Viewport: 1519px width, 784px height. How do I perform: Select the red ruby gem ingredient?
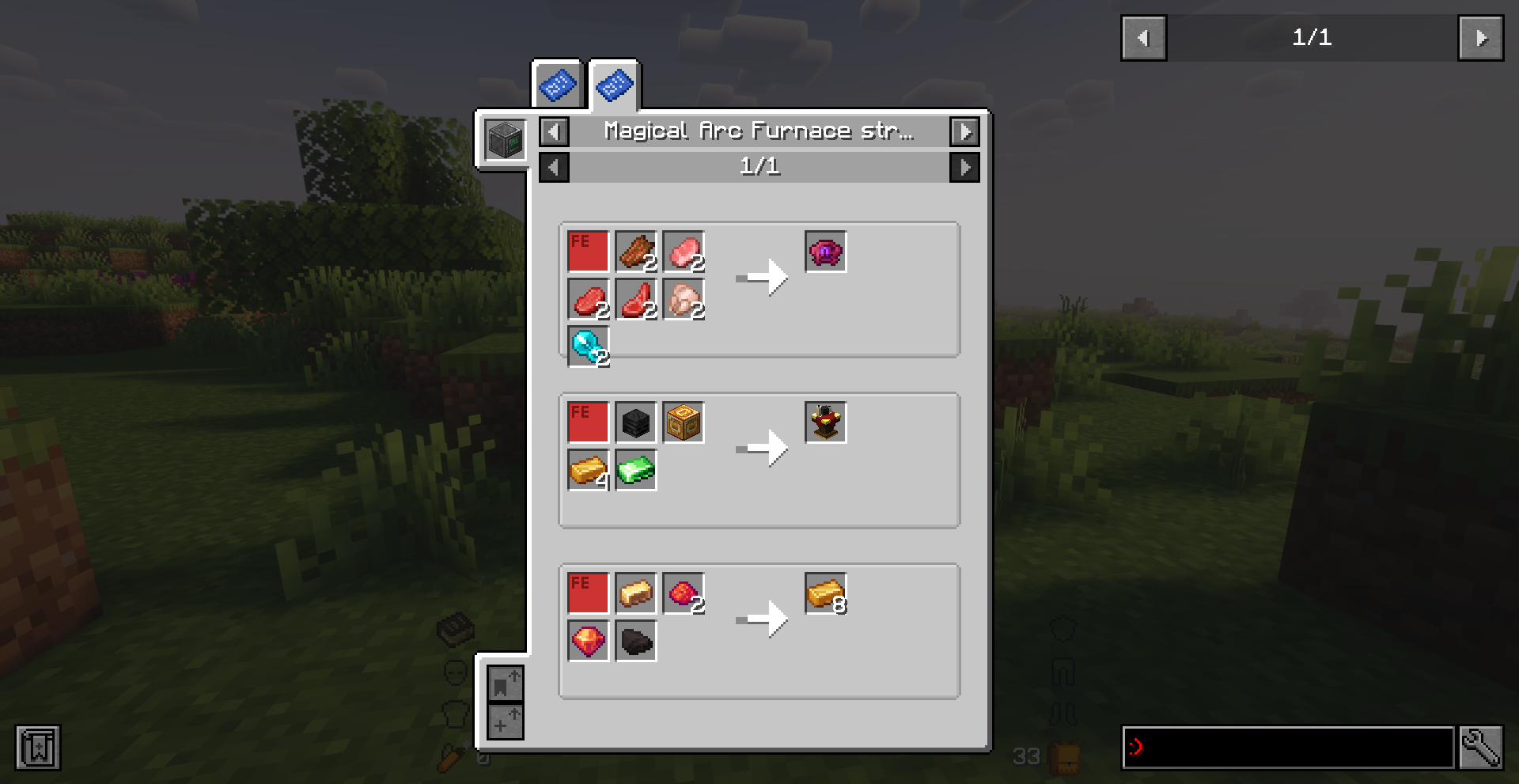[588, 641]
